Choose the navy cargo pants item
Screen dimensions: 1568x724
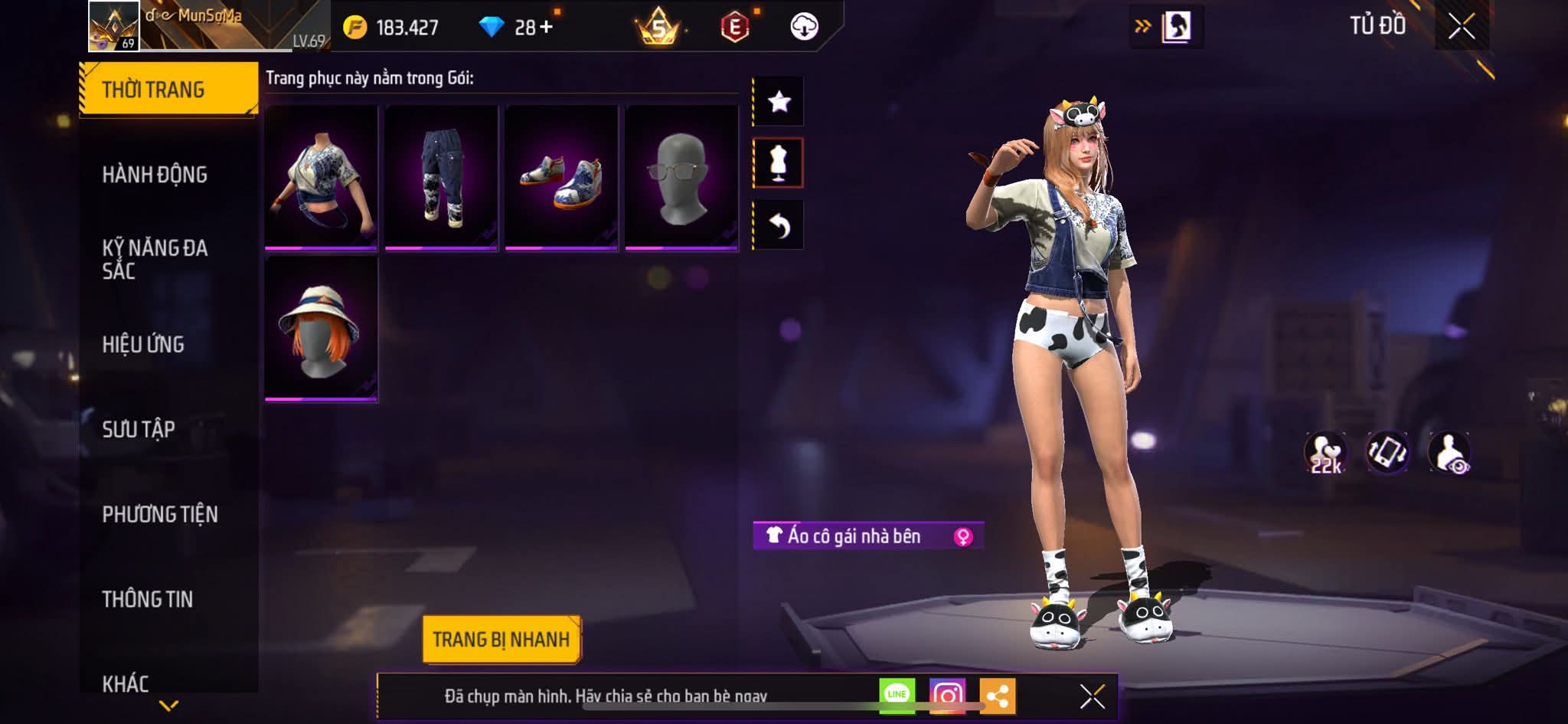tap(441, 178)
